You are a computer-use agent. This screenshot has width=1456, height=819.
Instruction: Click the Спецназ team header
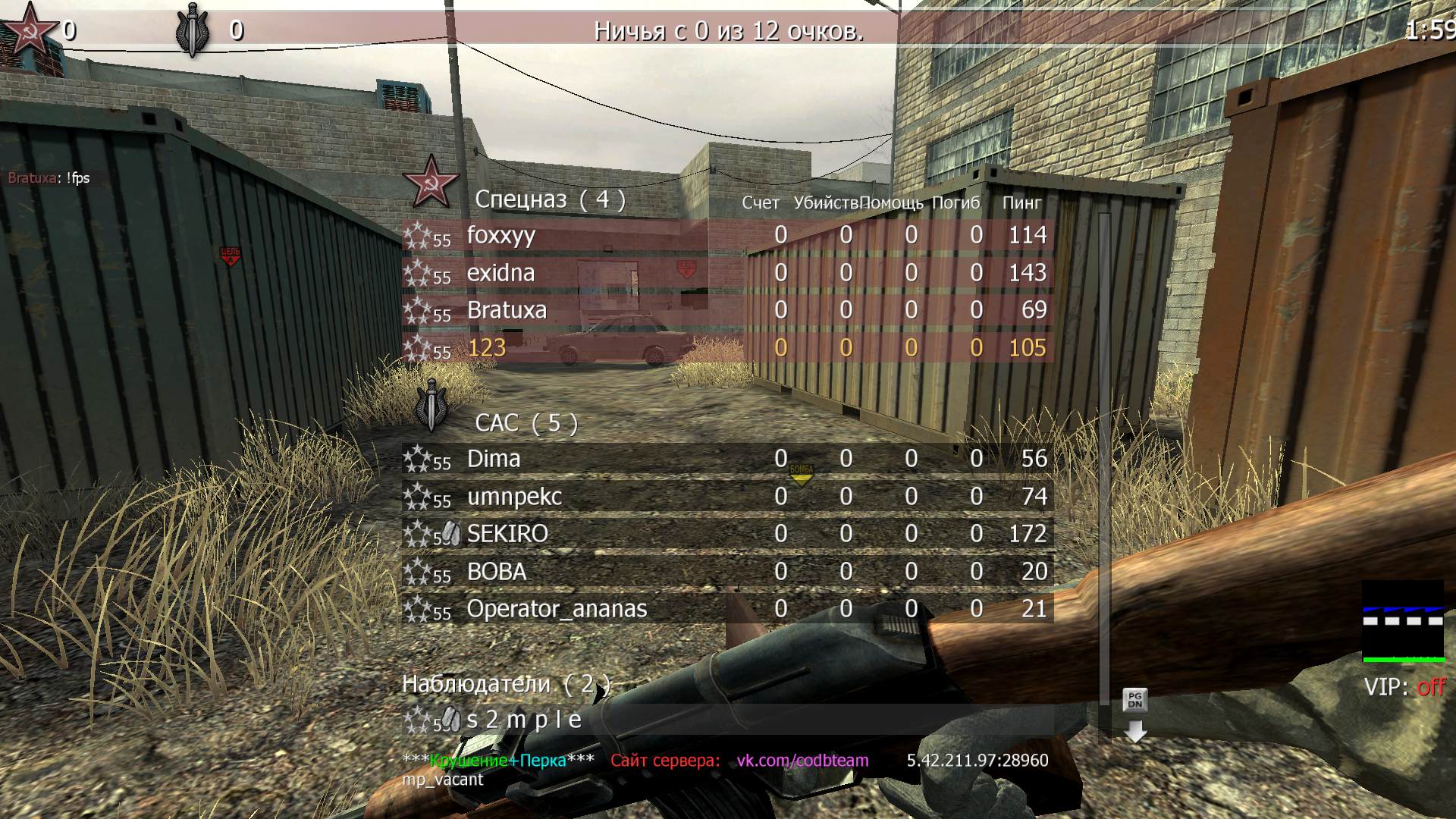click(x=550, y=199)
